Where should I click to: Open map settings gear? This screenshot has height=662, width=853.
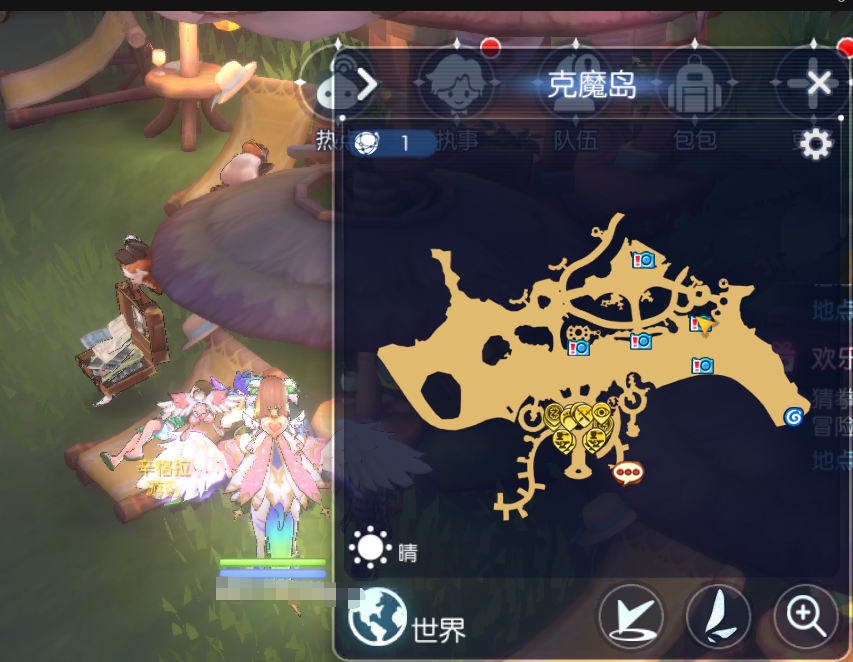point(816,145)
